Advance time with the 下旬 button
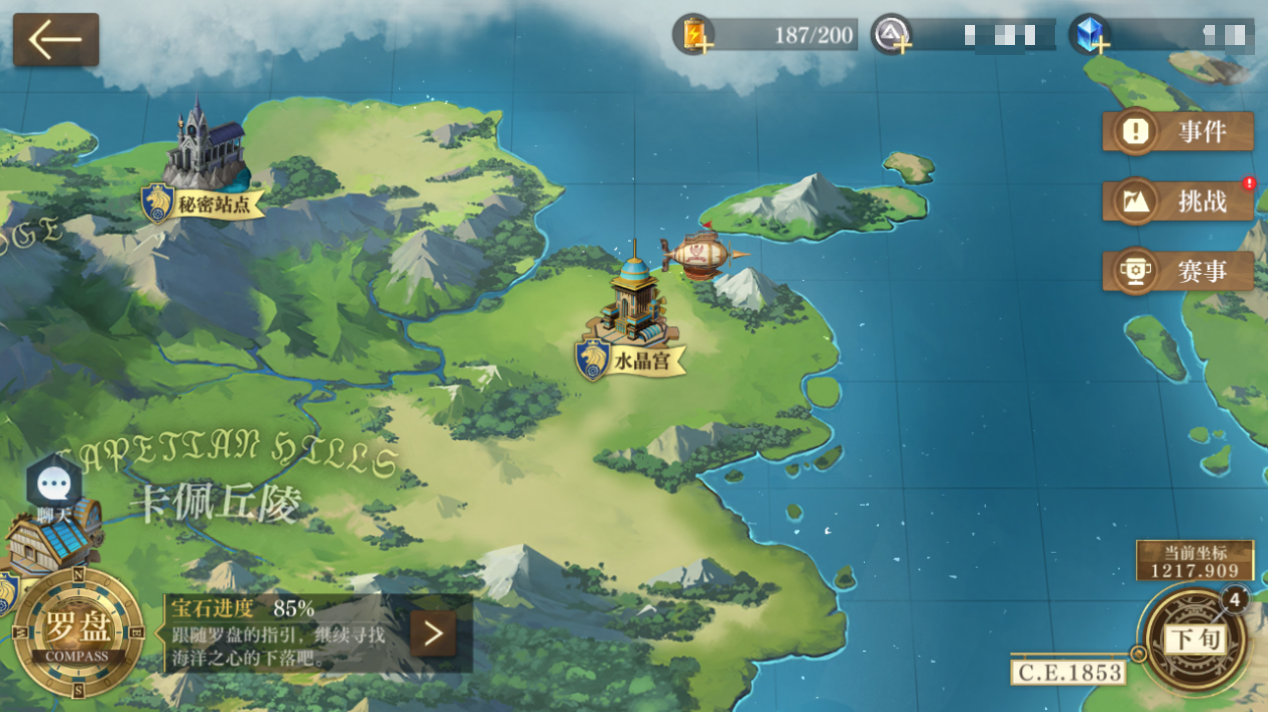 click(x=1196, y=640)
